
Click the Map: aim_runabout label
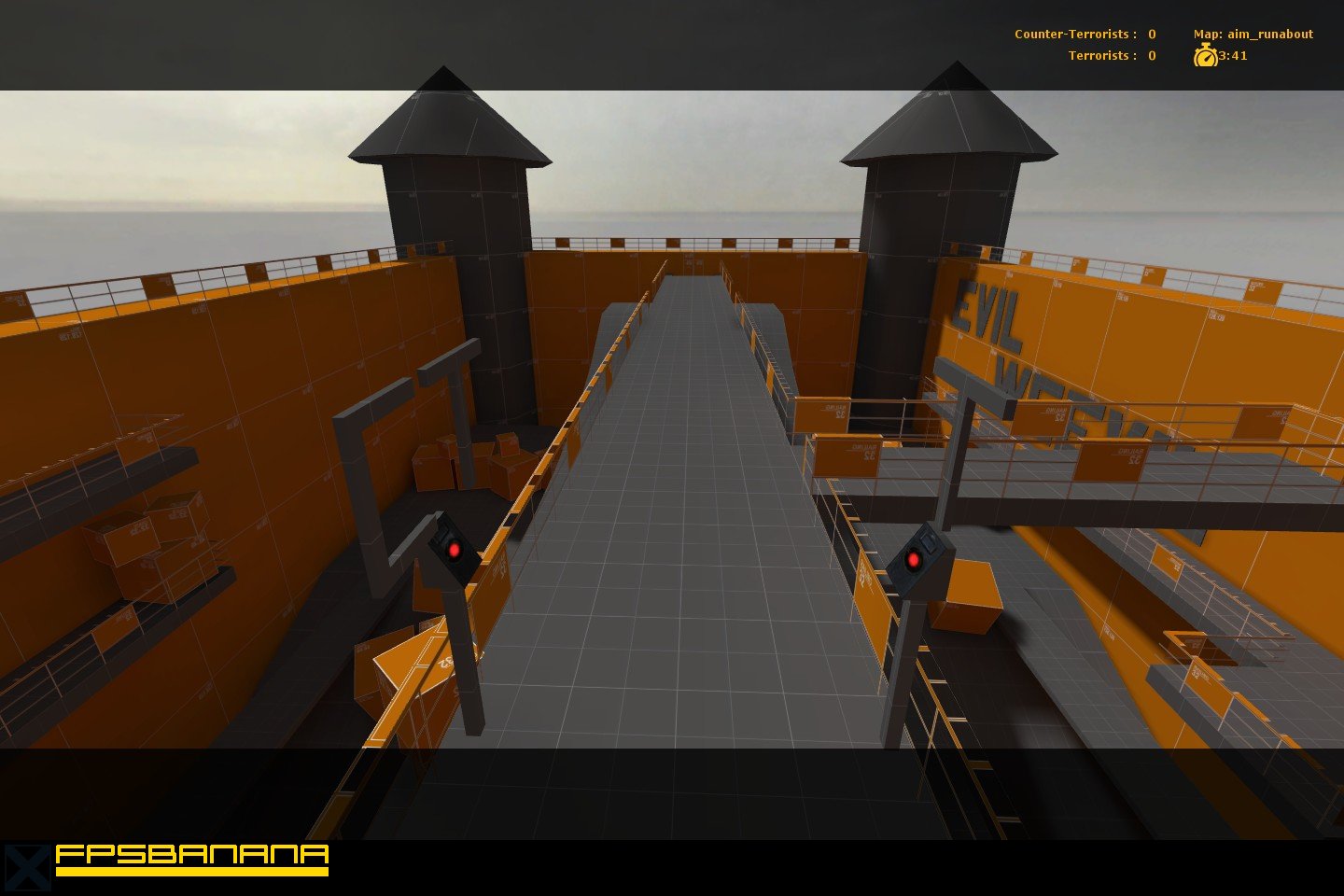coord(1253,34)
